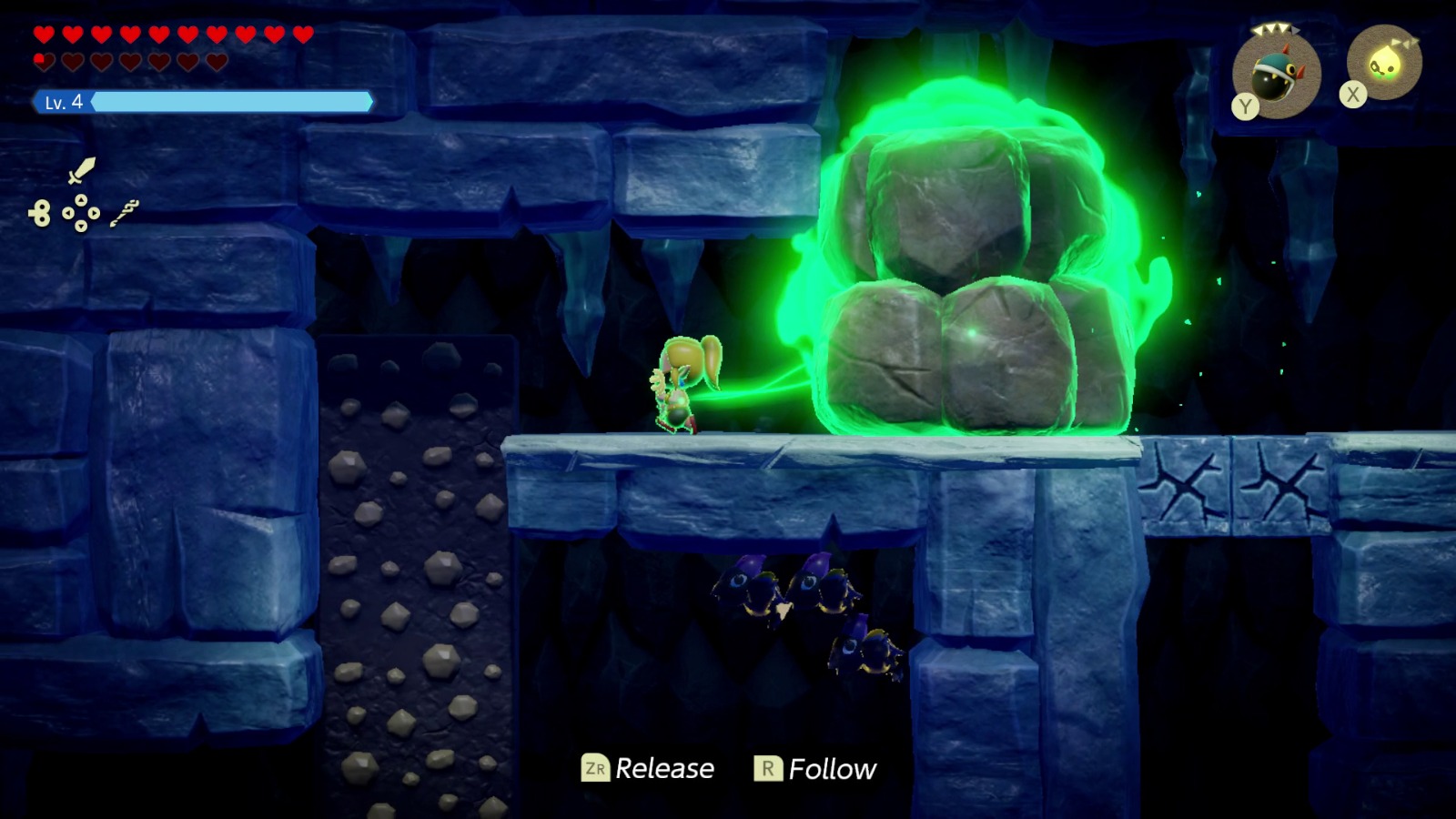Click the partially filled dark heart

click(44, 60)
